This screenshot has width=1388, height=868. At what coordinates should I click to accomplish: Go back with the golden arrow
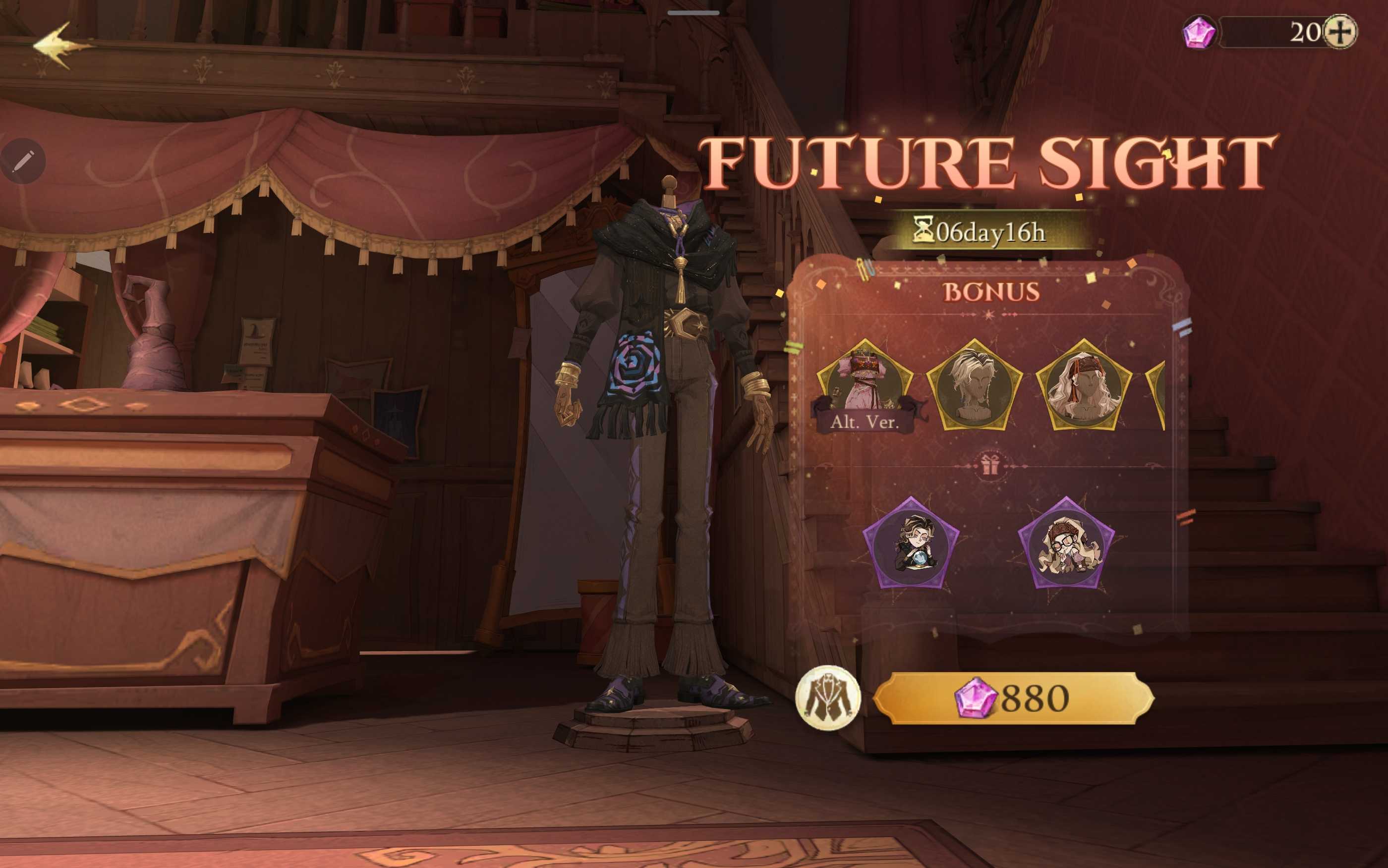(60, 46)
